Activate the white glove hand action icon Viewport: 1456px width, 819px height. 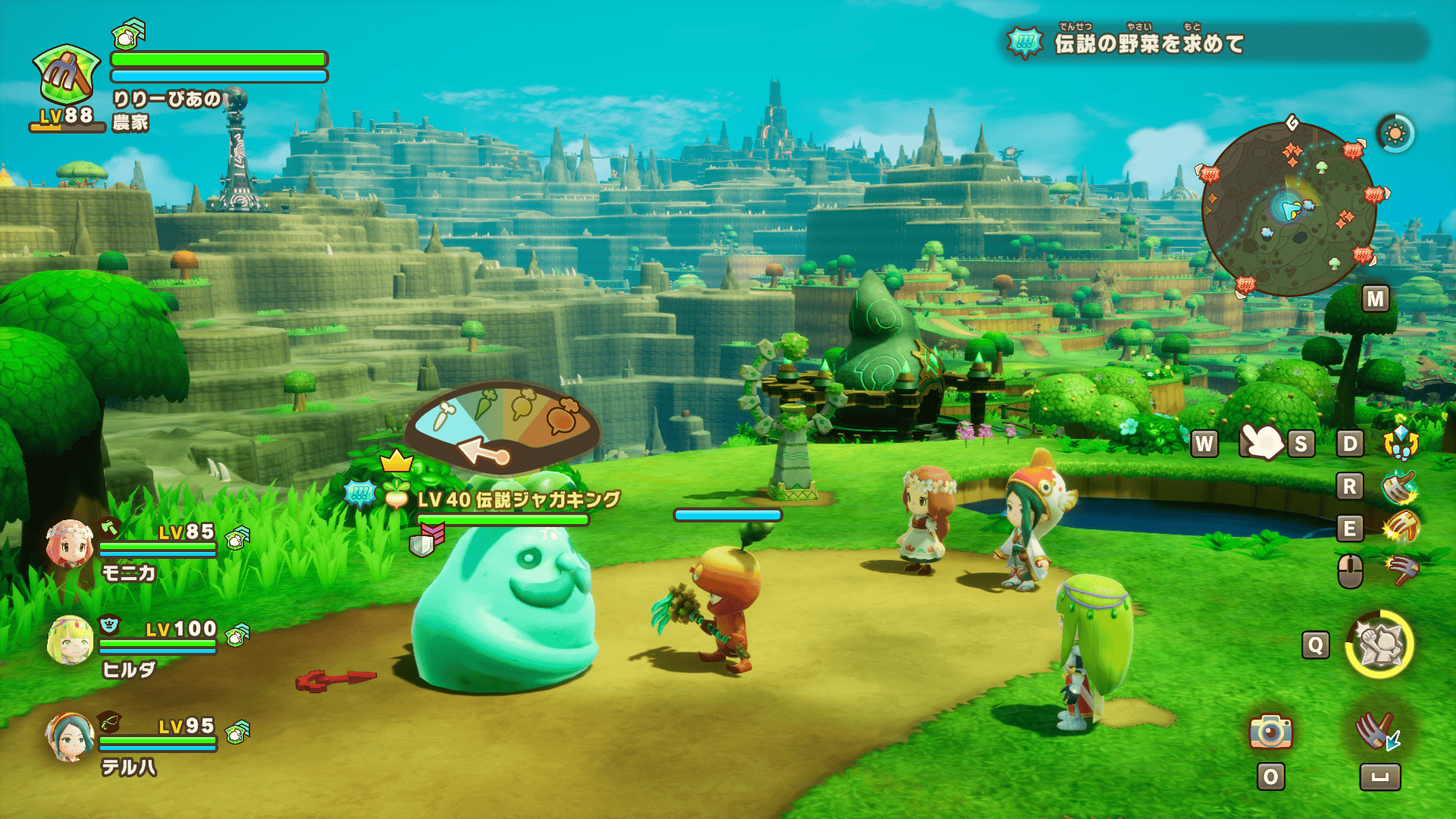pos(1260,441)
